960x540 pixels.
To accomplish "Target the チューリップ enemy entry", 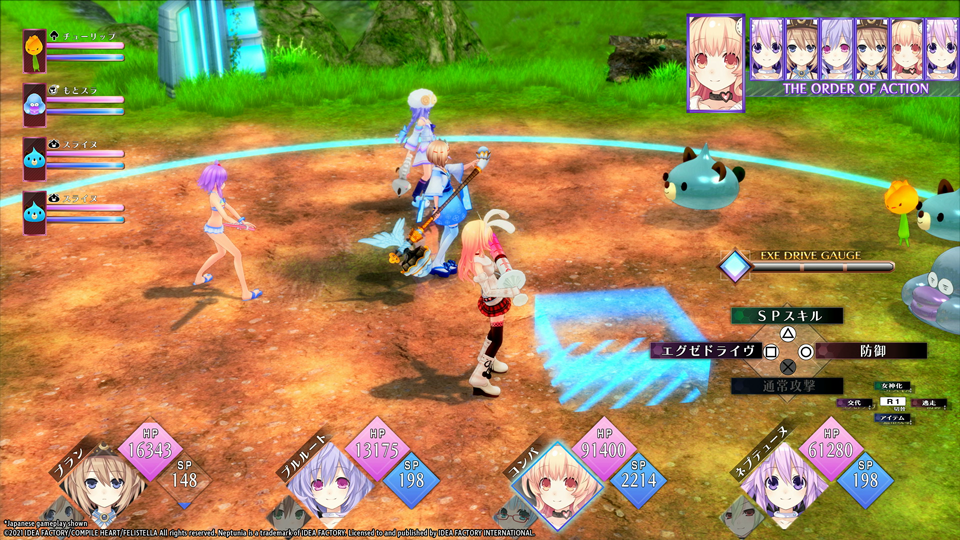I will 36,50.
